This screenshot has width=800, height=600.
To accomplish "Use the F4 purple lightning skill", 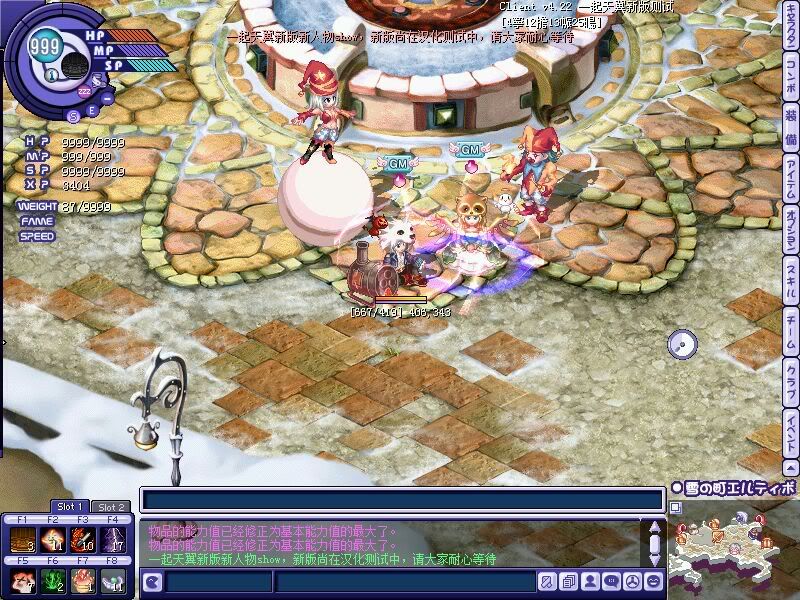I will coord(114,540).
